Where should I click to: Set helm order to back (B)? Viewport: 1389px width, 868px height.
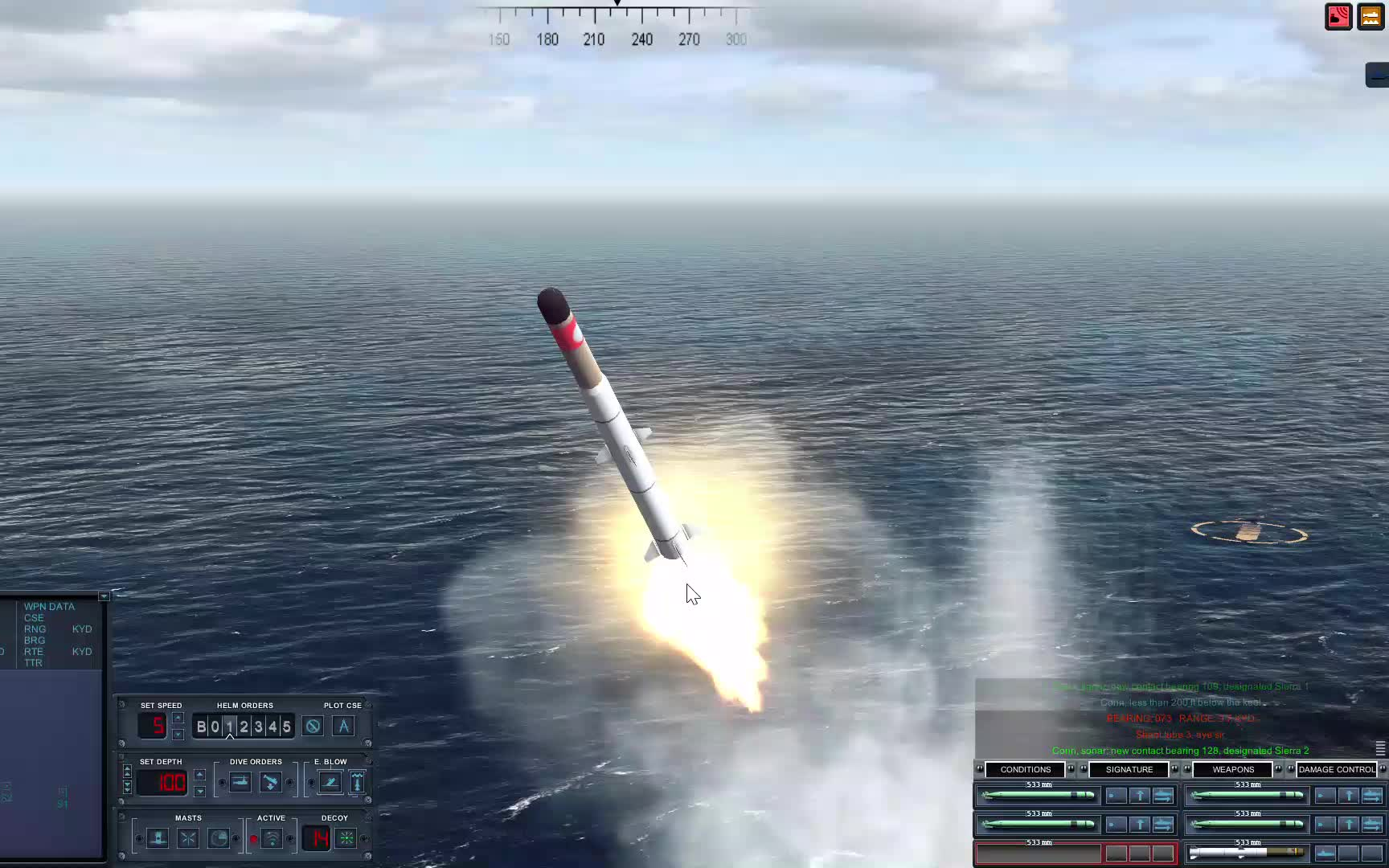201,727
